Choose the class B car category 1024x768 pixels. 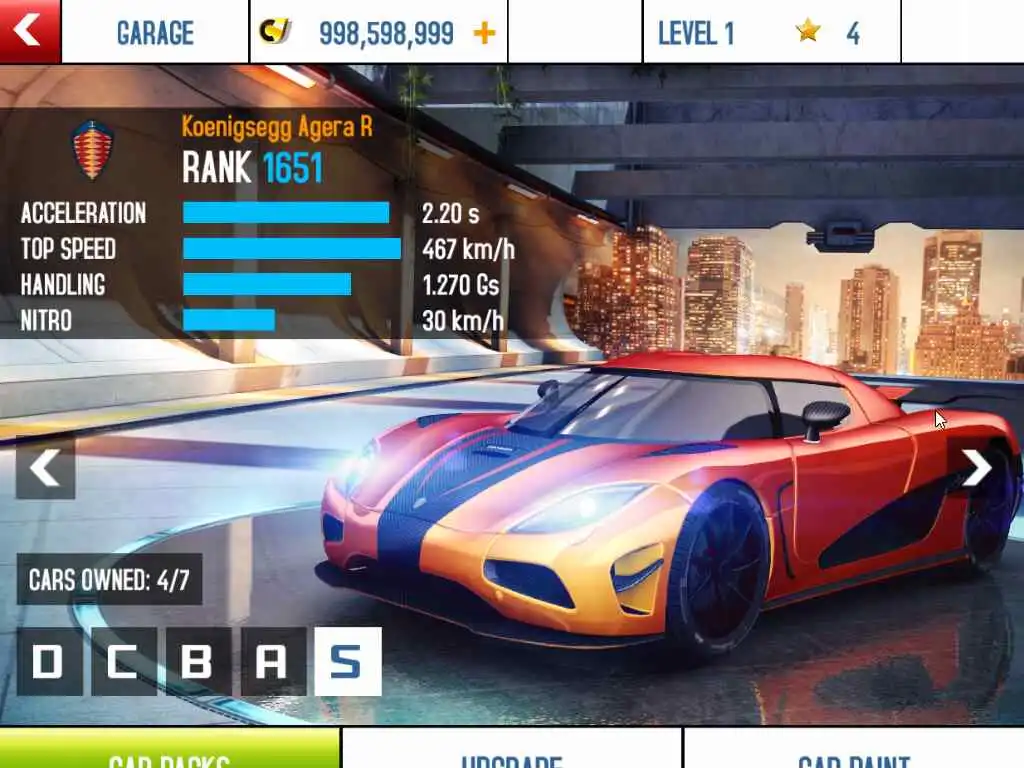pyautogui.click(x=198, y=661)
